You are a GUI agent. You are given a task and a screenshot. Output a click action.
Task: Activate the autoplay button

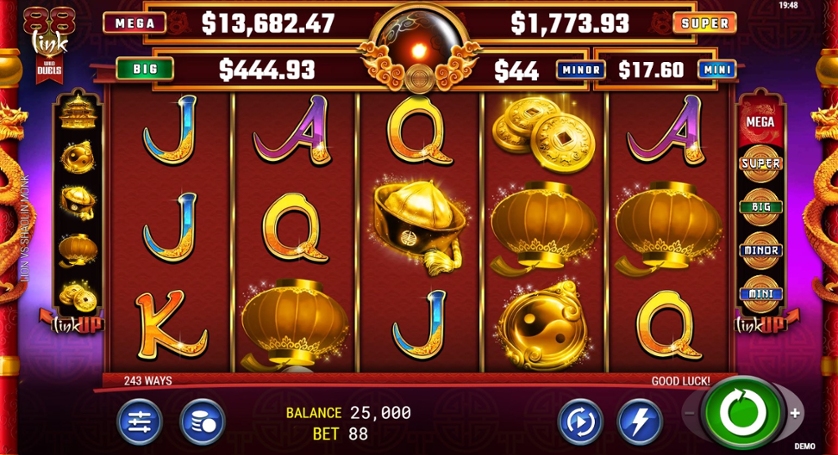click(579, 421)
